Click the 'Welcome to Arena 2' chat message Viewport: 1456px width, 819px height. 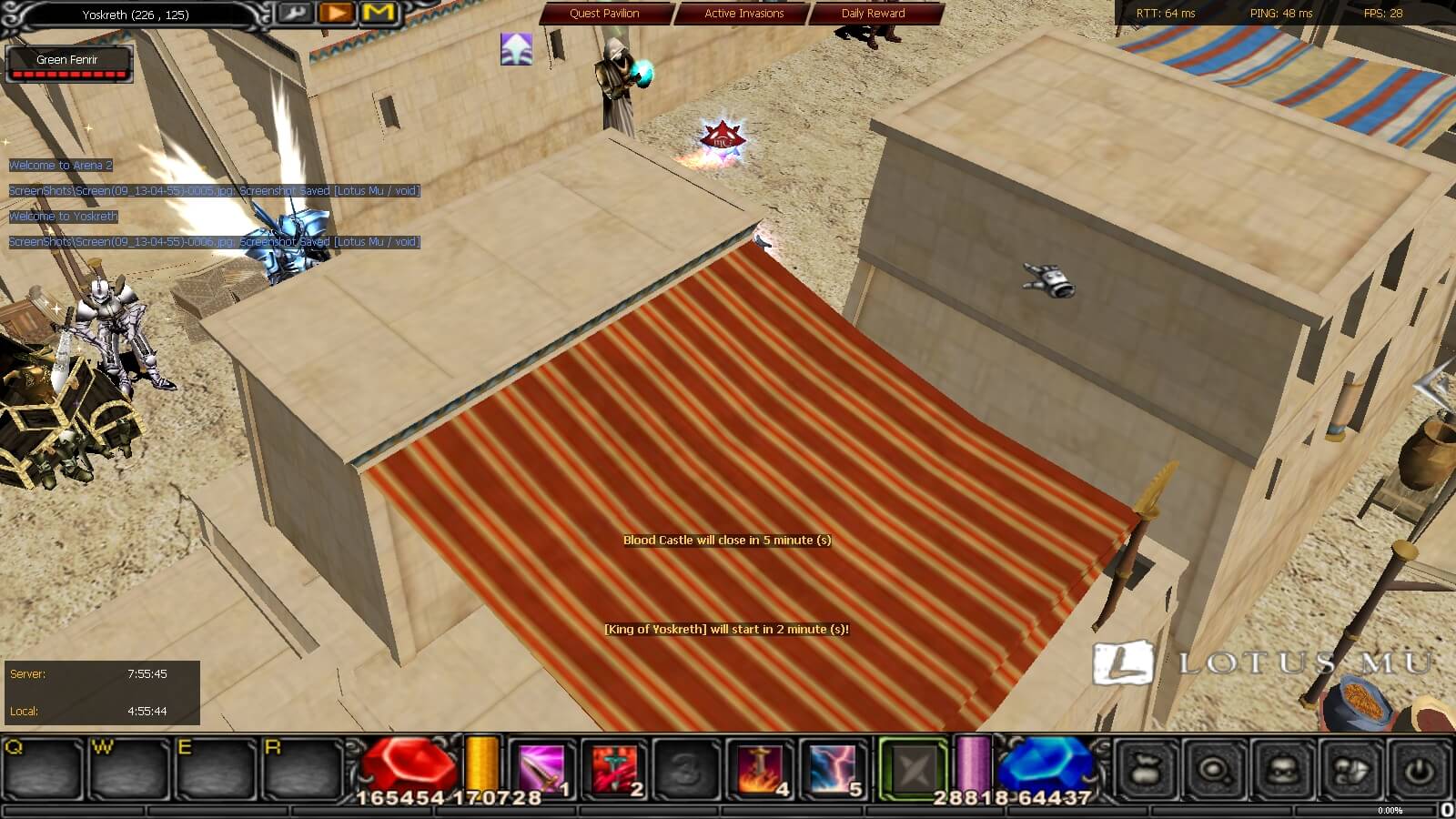(x=61, y=166)
